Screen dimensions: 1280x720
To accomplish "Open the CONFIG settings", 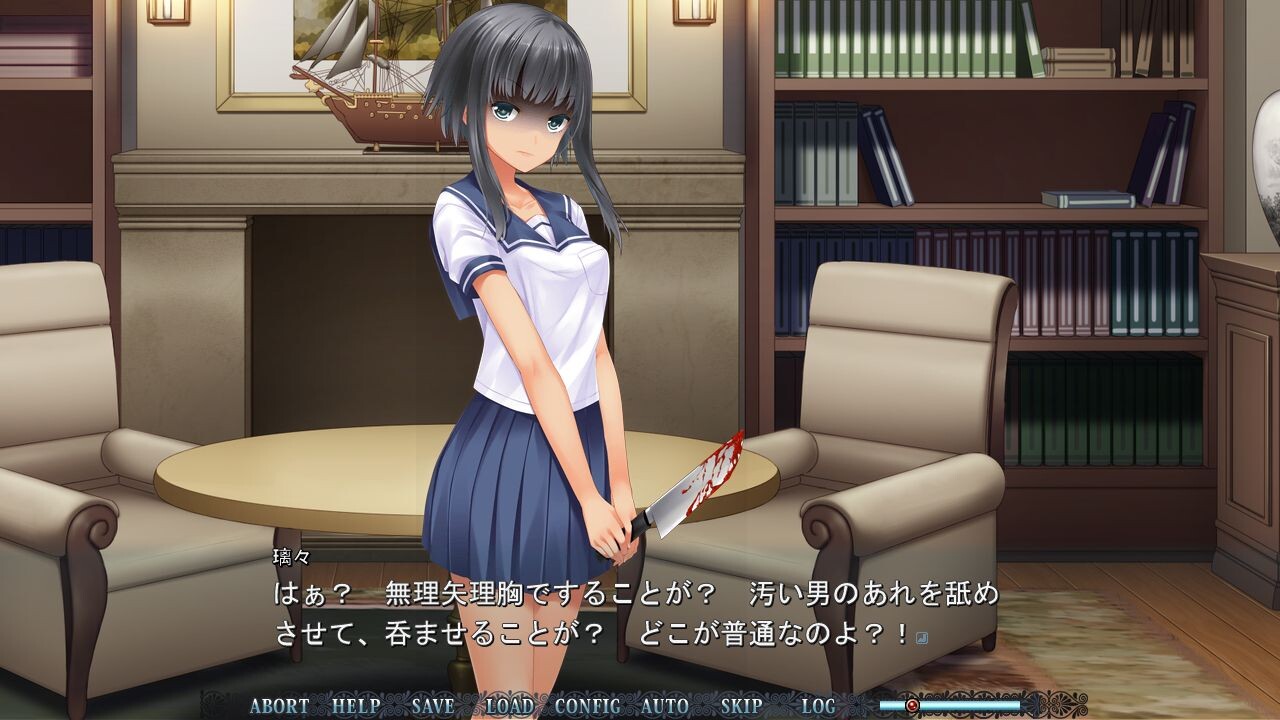I will click(x=587, y=705).
